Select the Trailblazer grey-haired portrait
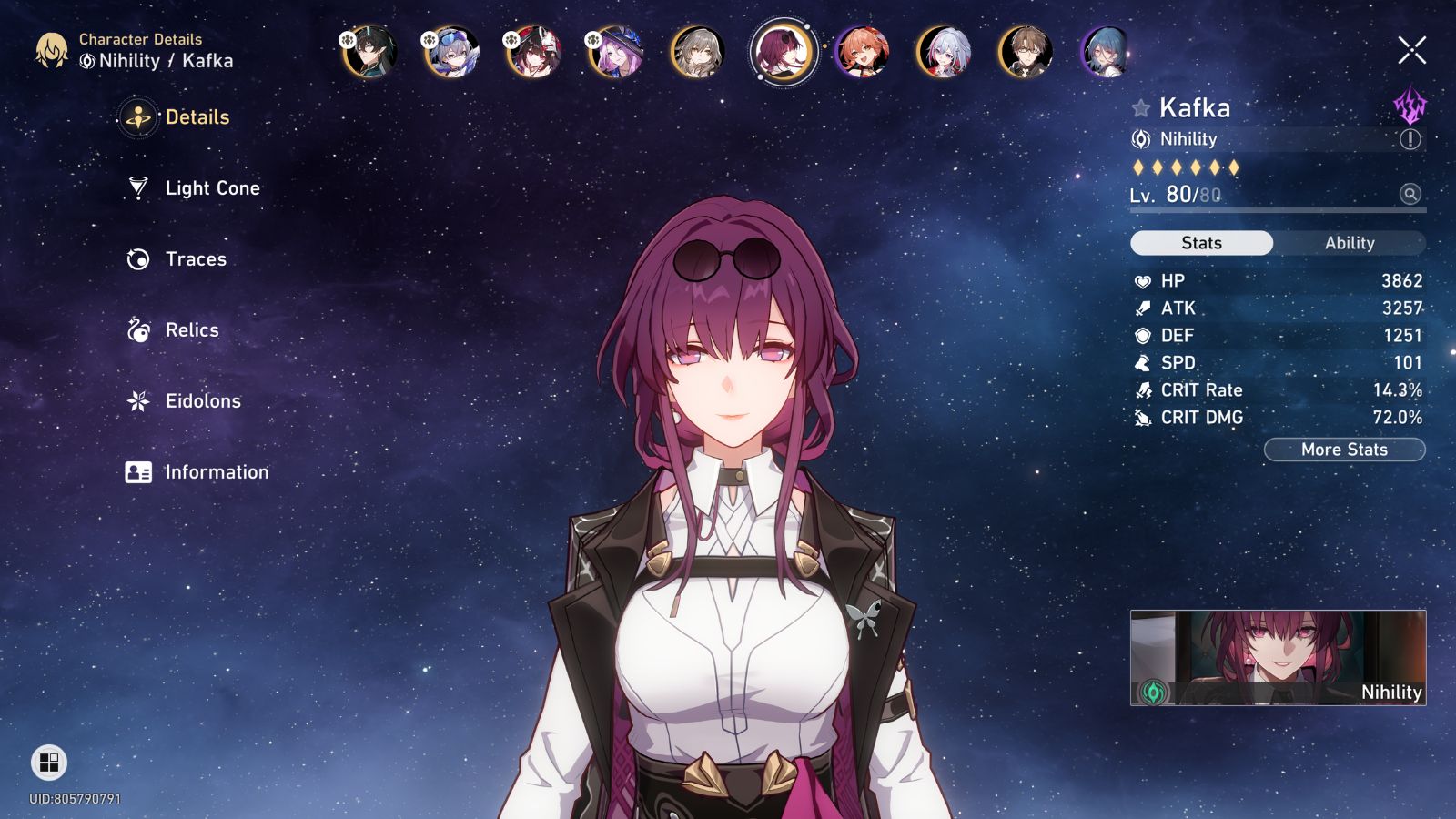The height and width of the screenshot is (819, 1456). tap(697, 52)
